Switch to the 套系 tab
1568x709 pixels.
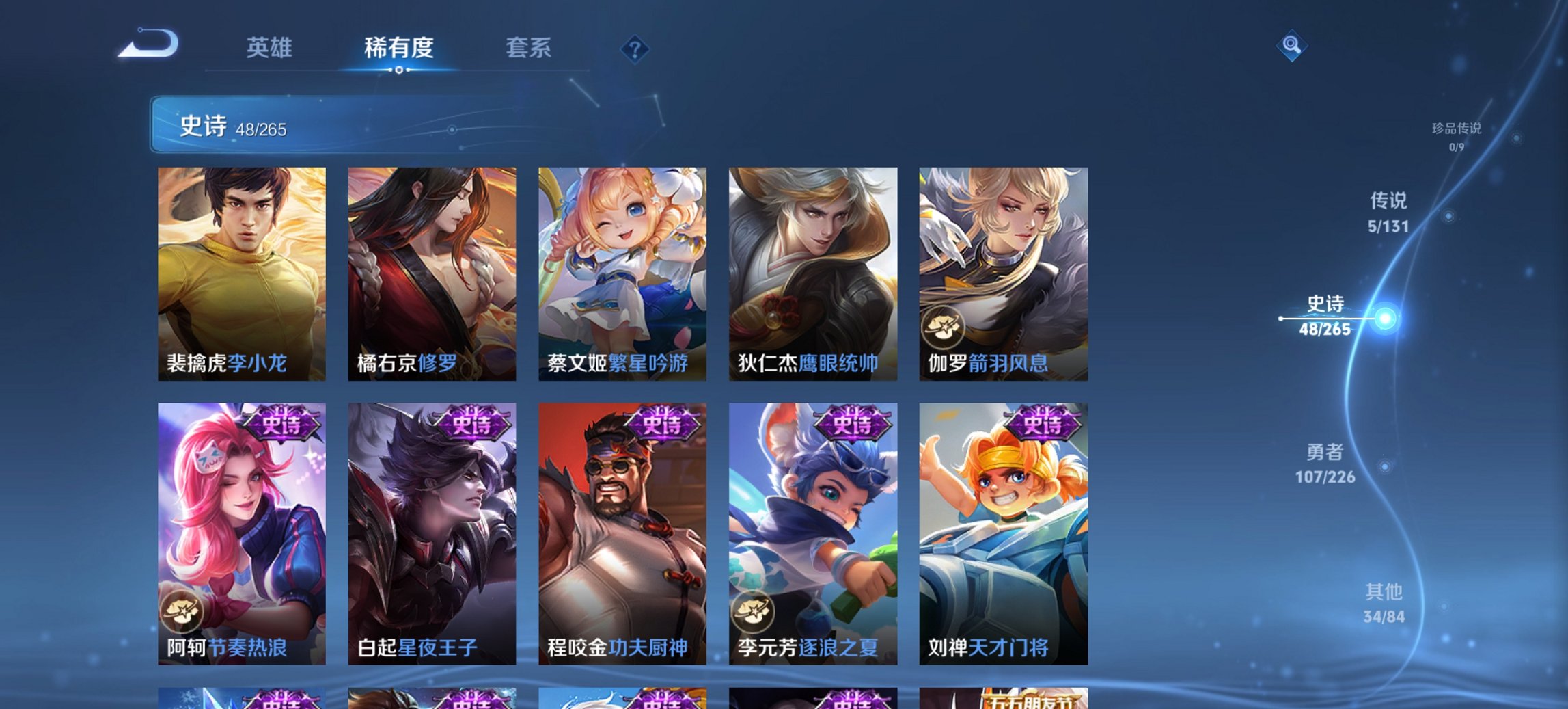[529, 48]
